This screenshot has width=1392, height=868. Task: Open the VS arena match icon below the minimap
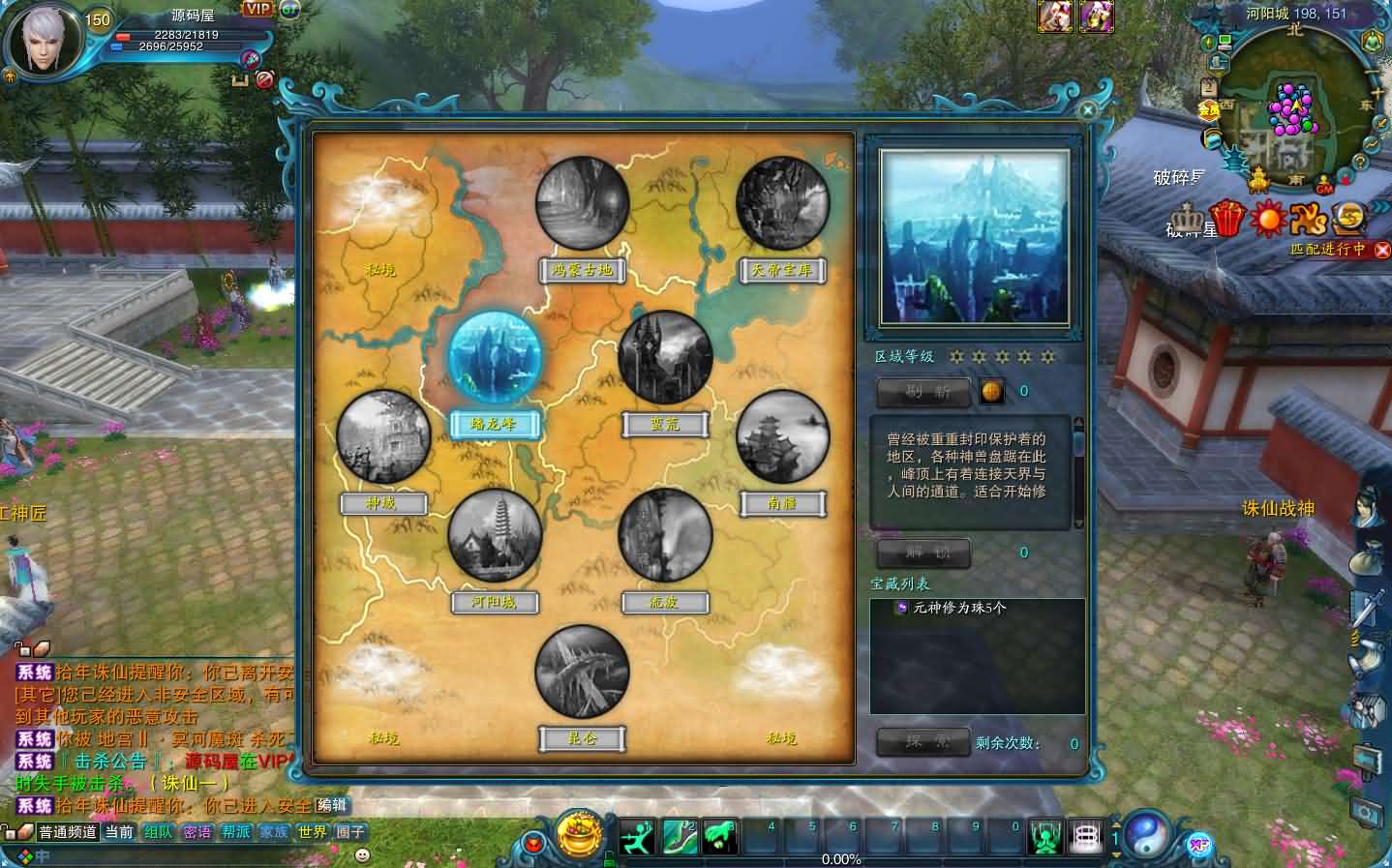coord(1308,220)
